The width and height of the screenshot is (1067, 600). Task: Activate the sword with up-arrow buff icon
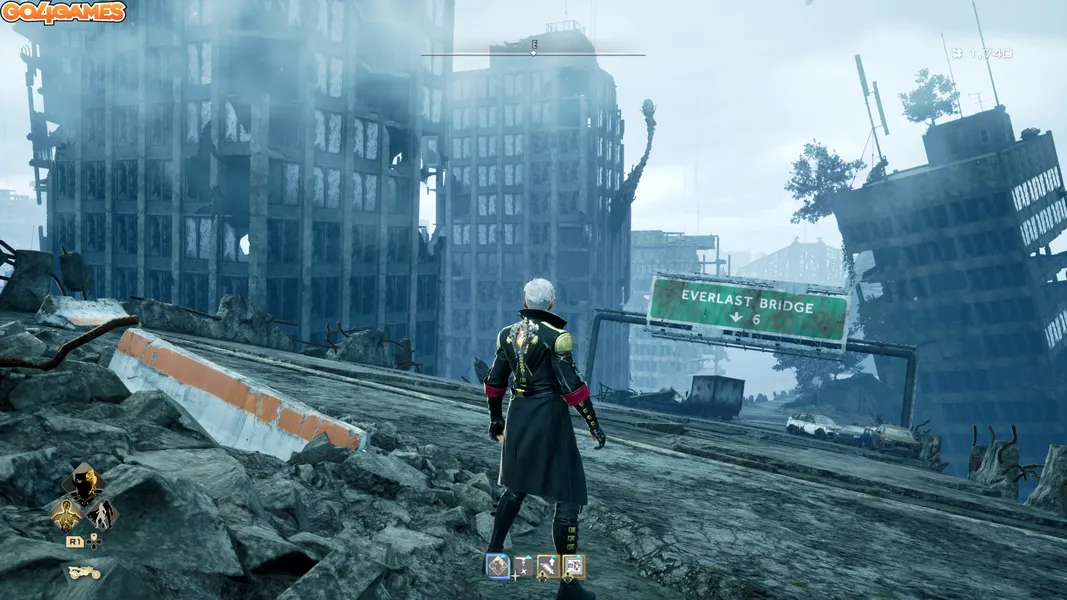pos(548,567)
